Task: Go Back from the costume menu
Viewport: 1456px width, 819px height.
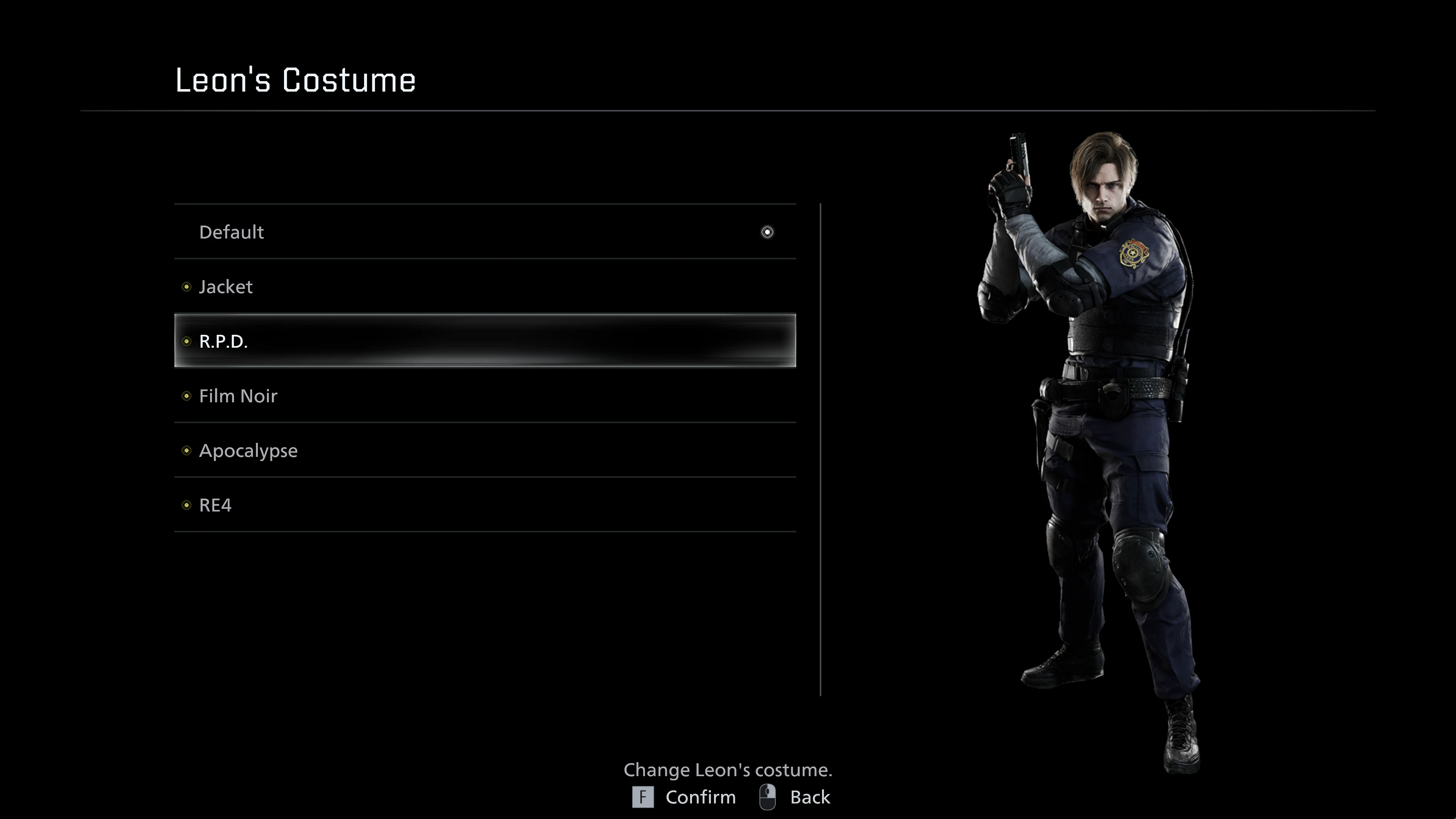Action: 795,797
